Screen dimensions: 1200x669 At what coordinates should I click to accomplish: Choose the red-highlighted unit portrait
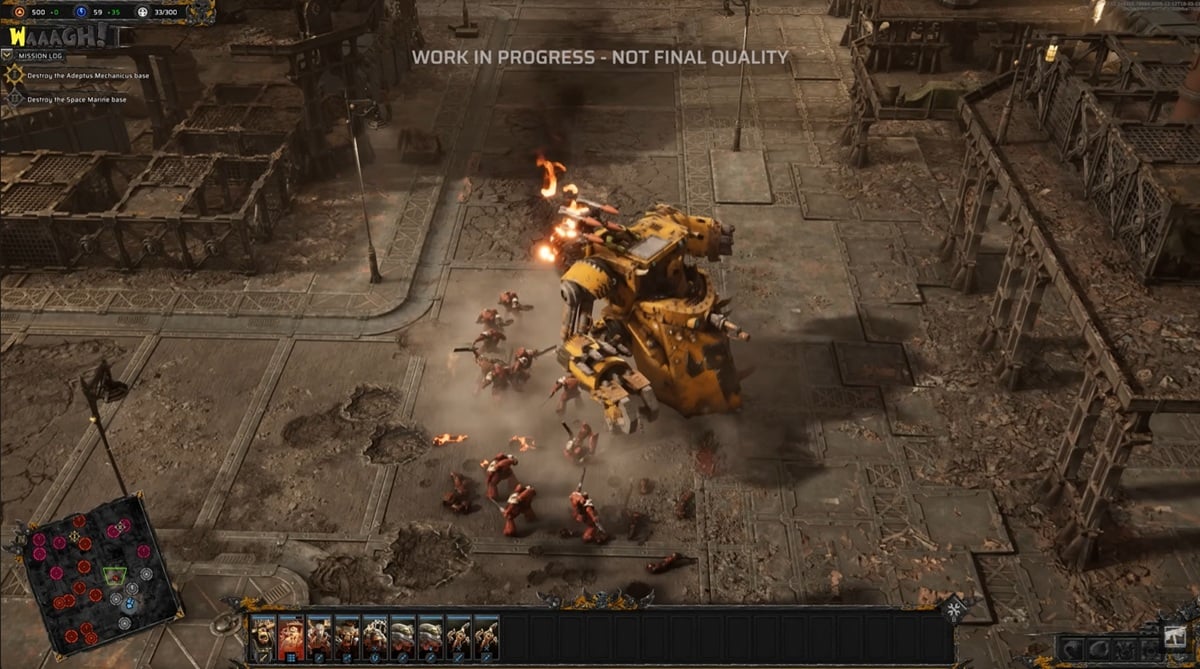coord(291,635)
